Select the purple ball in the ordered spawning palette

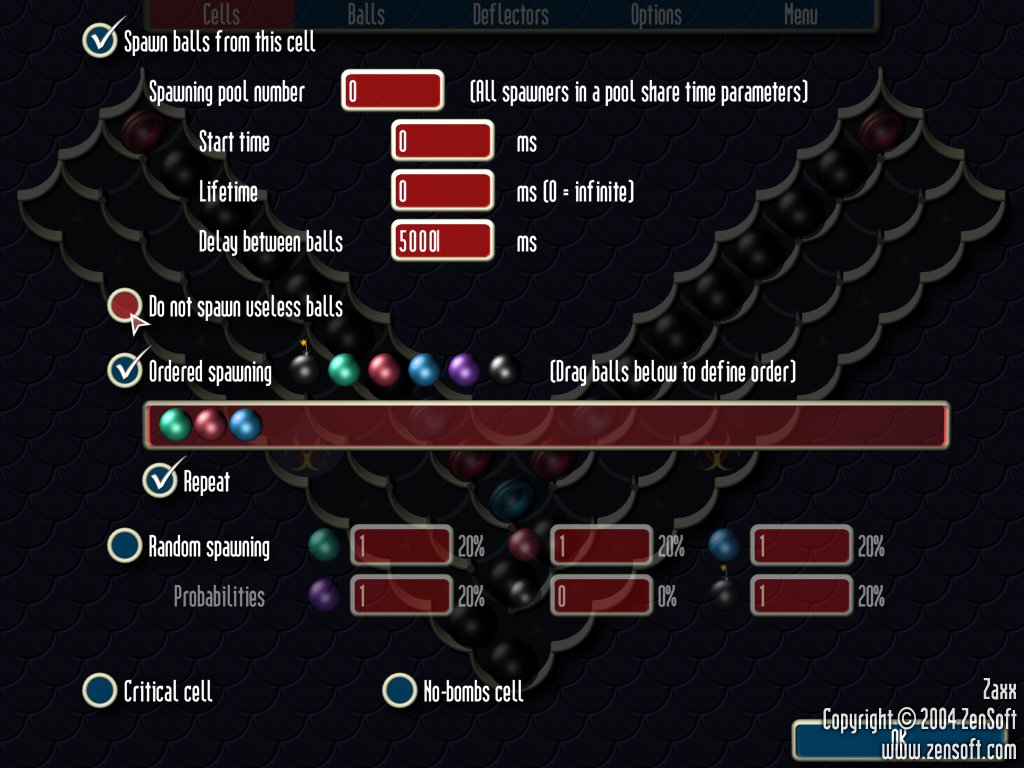point(464,371)
